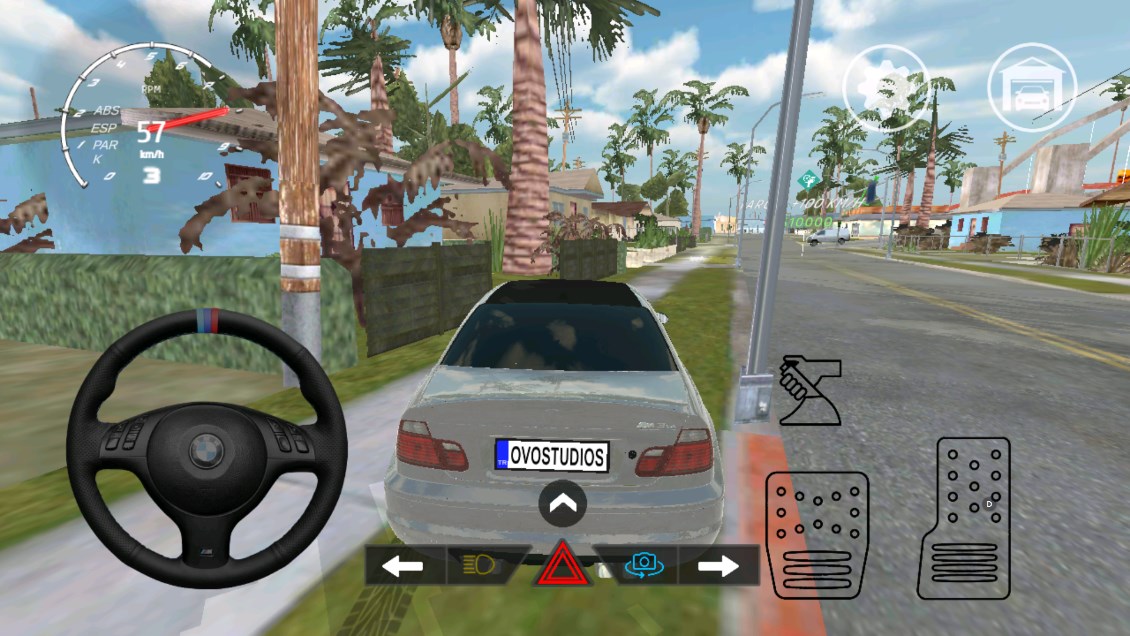The width and height of the screenshot is (1130, 636).
Task: Turn on the right turn signal
Action: tap(718, 566)
